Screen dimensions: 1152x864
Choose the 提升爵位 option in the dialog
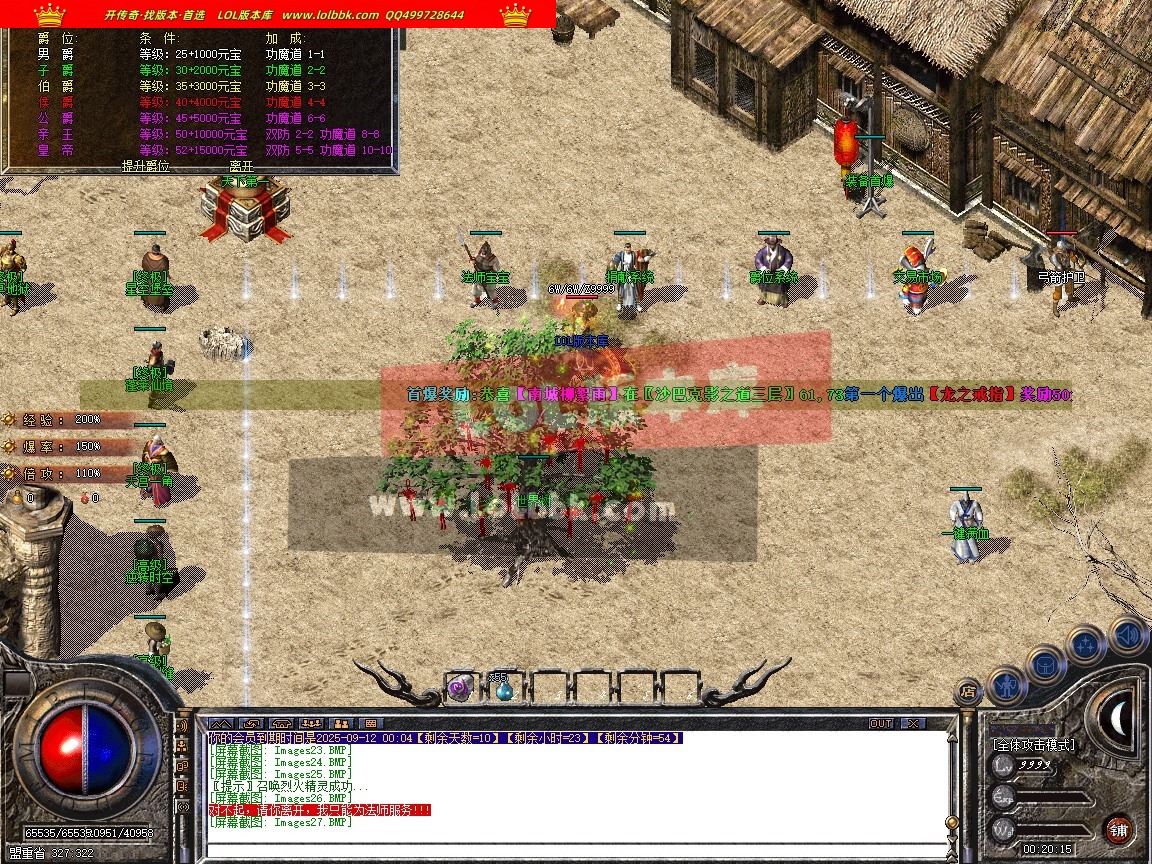146,166
